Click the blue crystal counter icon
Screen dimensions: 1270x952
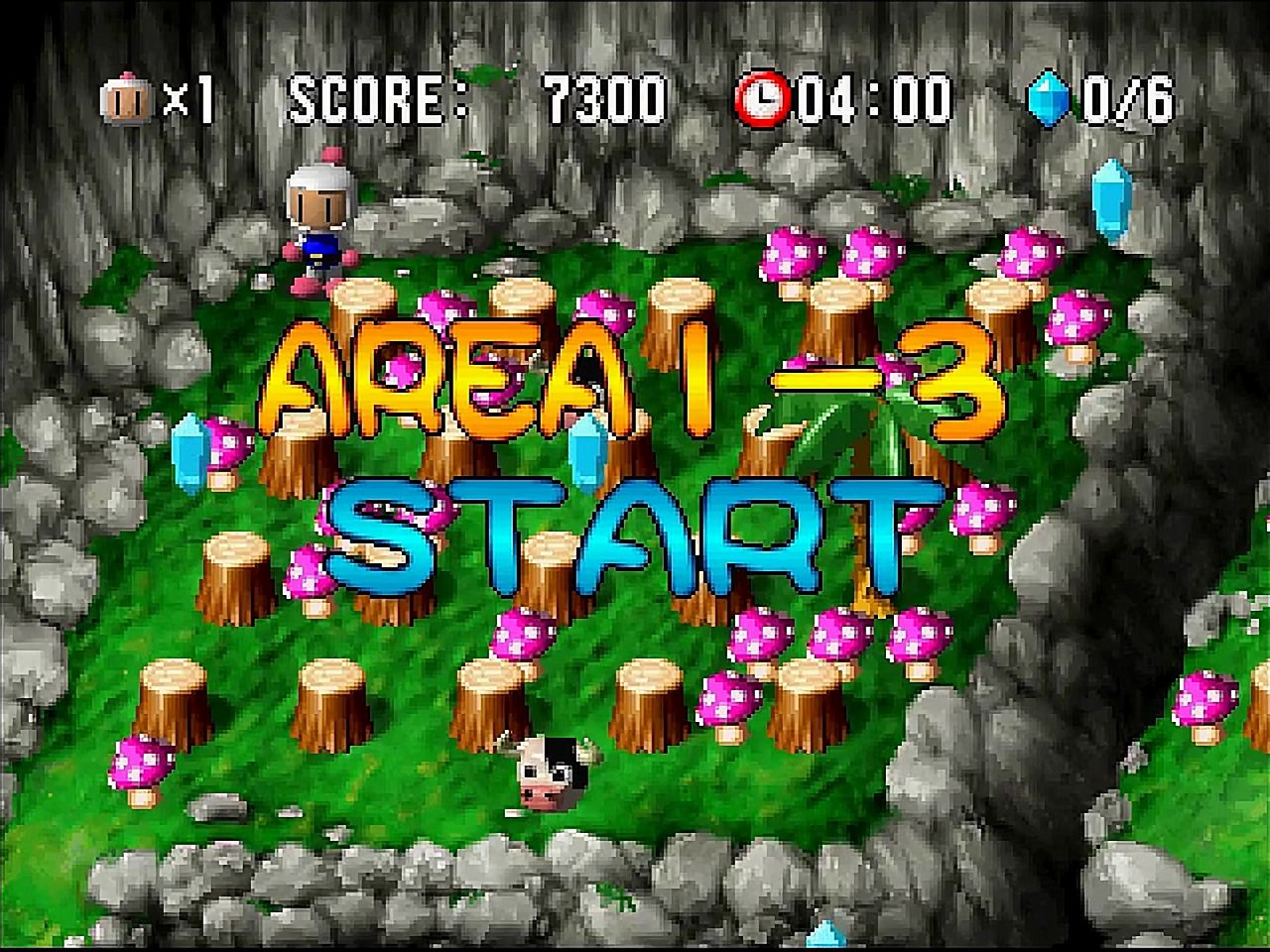coord(1049,97)
